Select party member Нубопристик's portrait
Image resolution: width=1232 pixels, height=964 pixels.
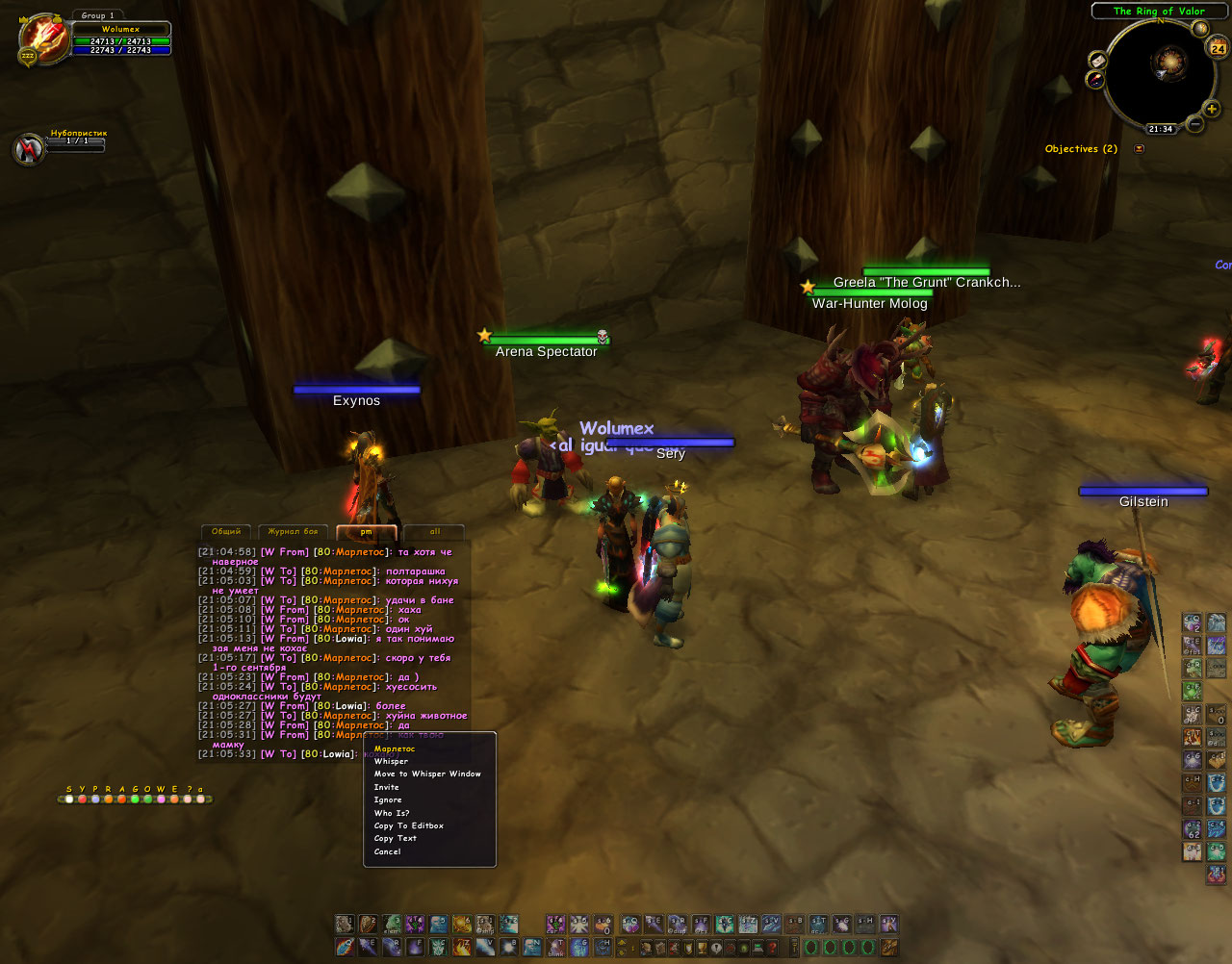pos(28,148)
